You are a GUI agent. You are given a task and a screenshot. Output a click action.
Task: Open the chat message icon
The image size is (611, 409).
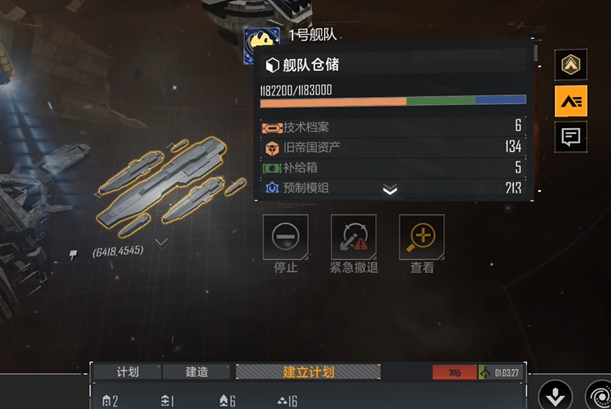(572, 137)
